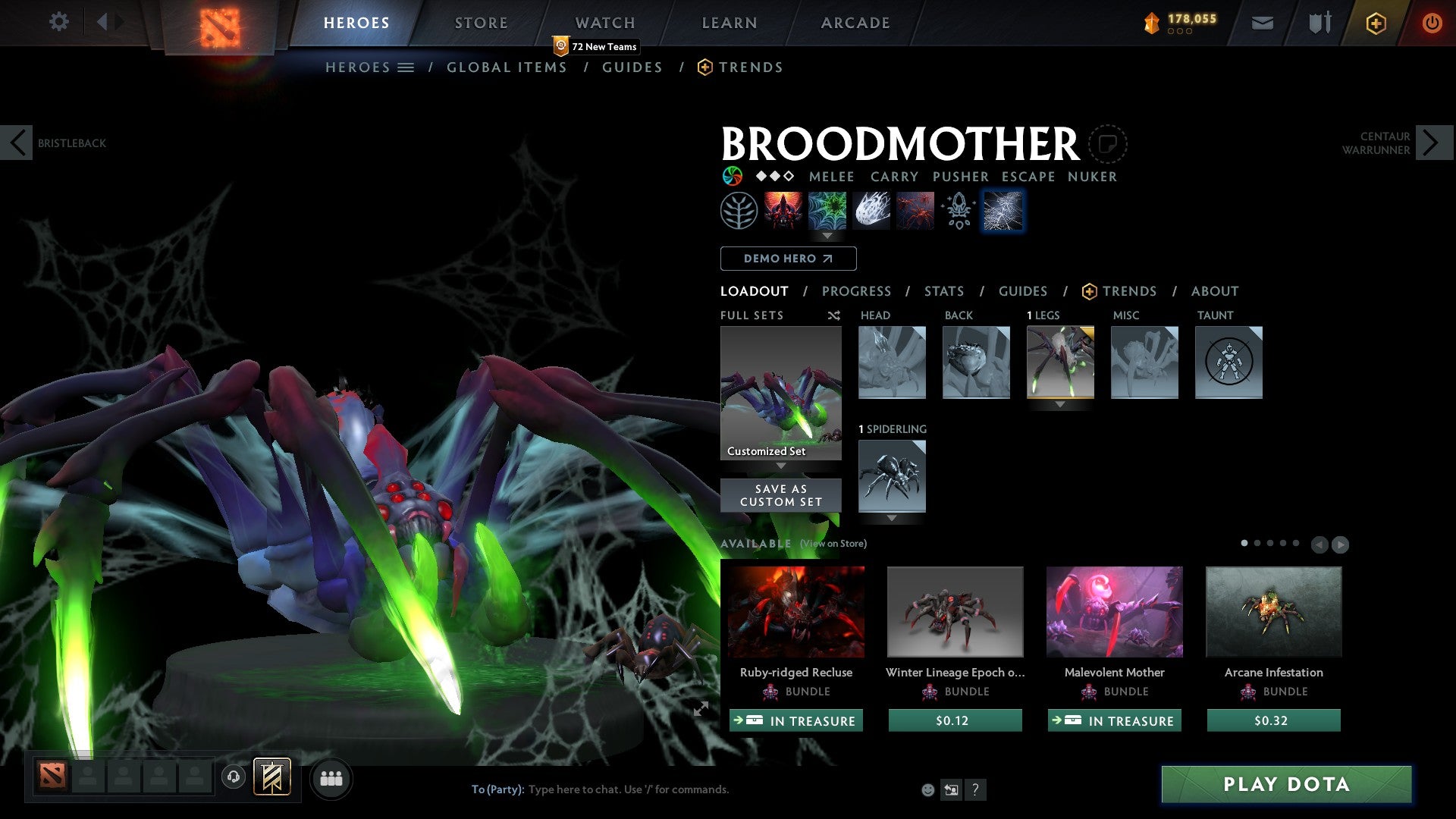This screenshot has width=1456, height=819.
Task: Expand the hamburger menu next to HEROES breadcrumb
Action: click(x=406, y=67)
